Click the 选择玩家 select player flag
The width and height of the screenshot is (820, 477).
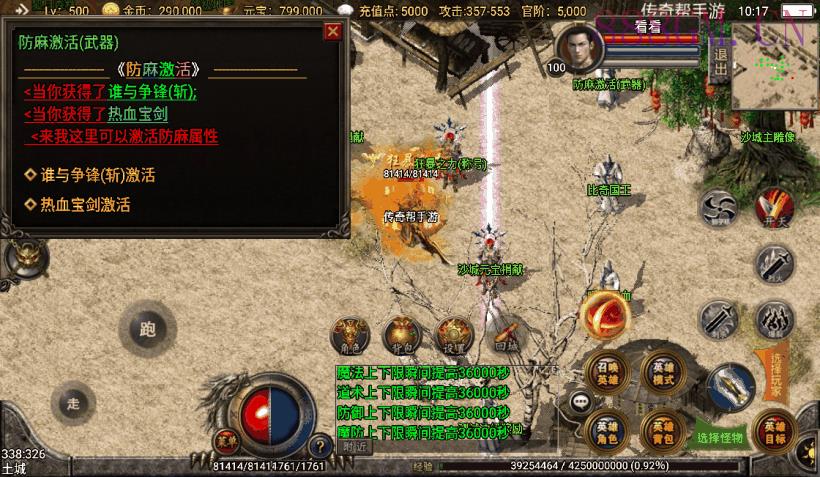coord(772,374)
